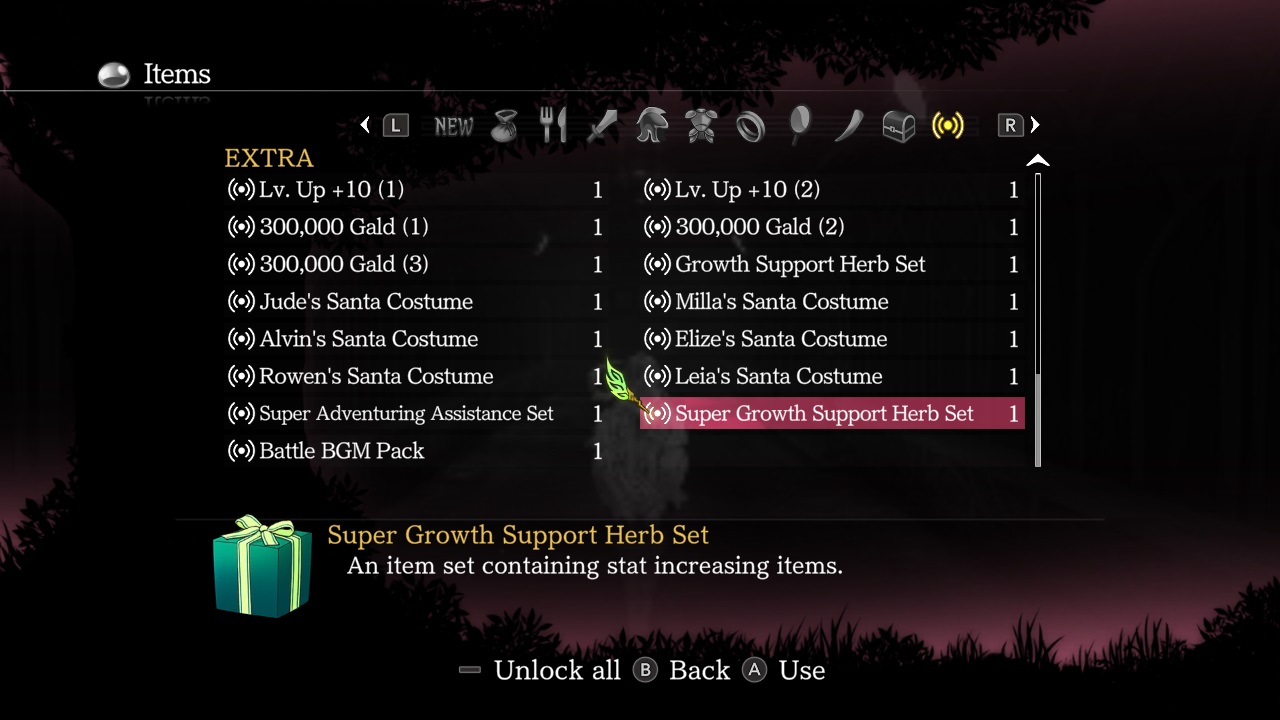Select the treasure chest valuables category
The height and width of the screenshot is (720, 1280).
coord(897,125)
